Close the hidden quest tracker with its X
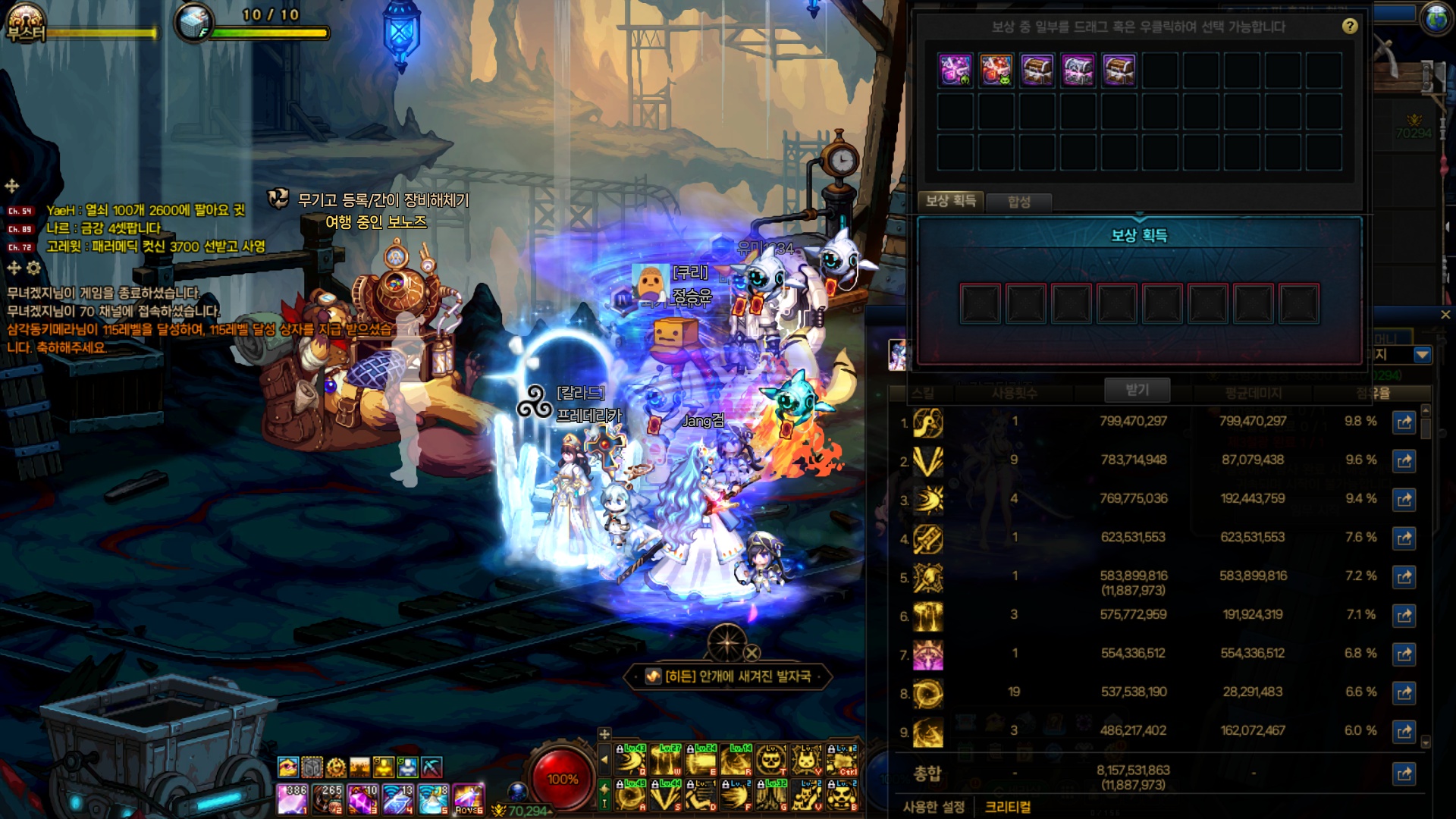Screen dimensions: 1456x819 tap(752, 653)
